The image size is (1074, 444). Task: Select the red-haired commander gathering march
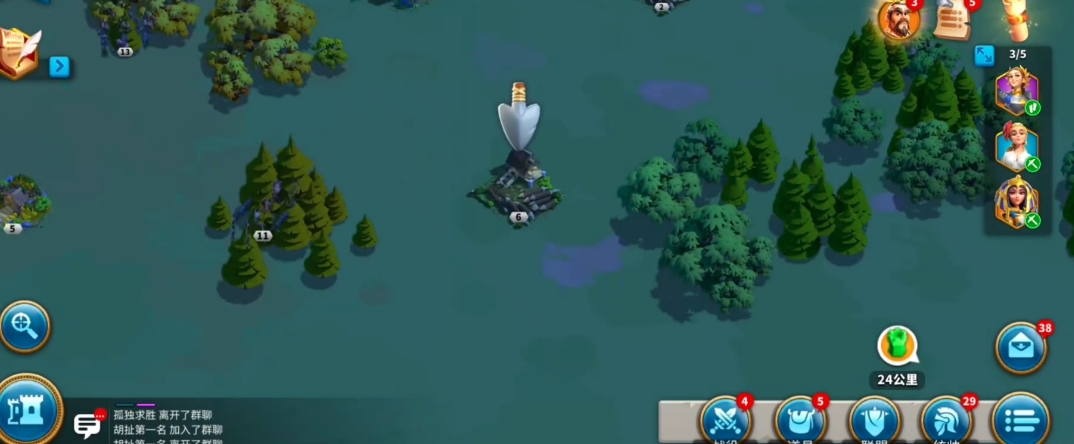(x=1016, y=148)
